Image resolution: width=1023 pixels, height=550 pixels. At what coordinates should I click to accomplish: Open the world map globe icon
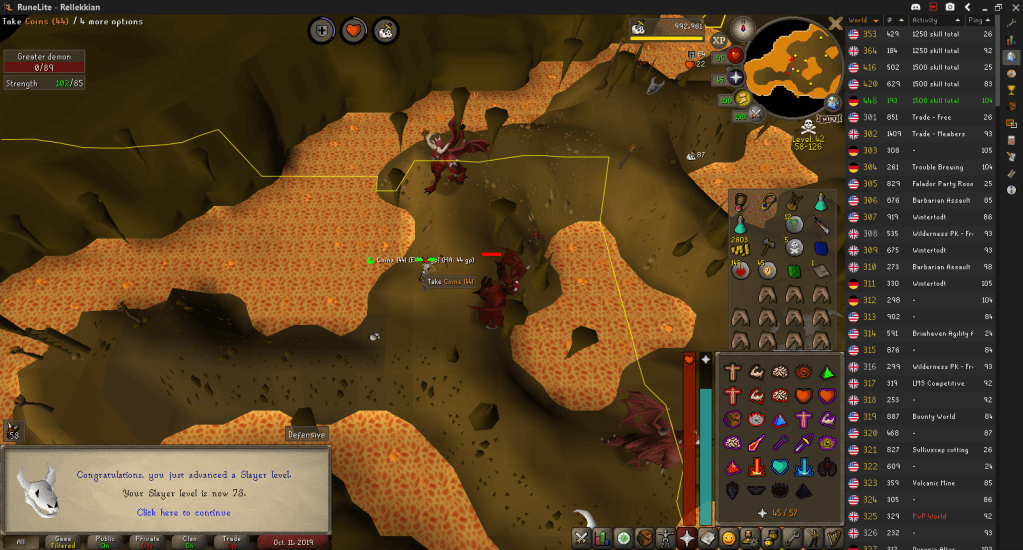coord(832,101)
